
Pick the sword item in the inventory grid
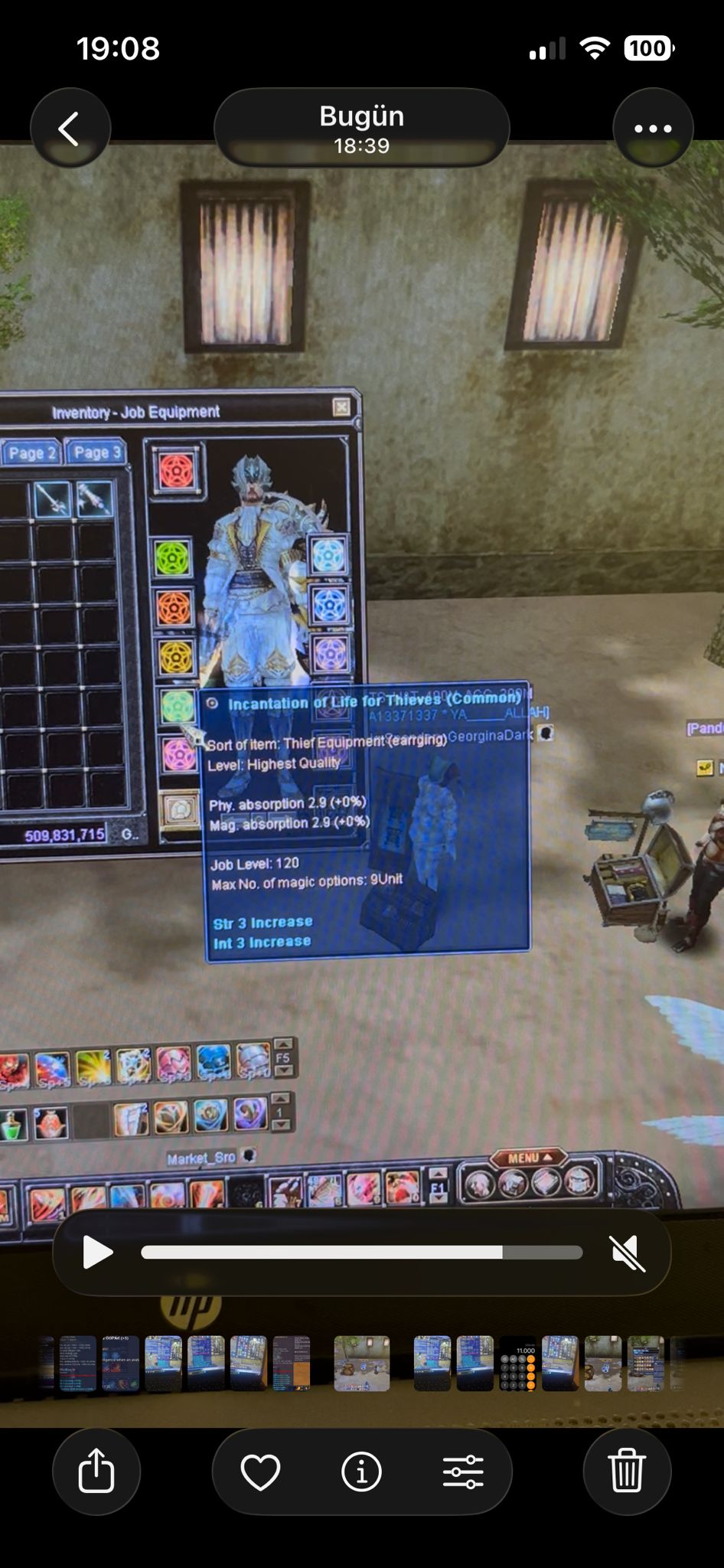52,500
